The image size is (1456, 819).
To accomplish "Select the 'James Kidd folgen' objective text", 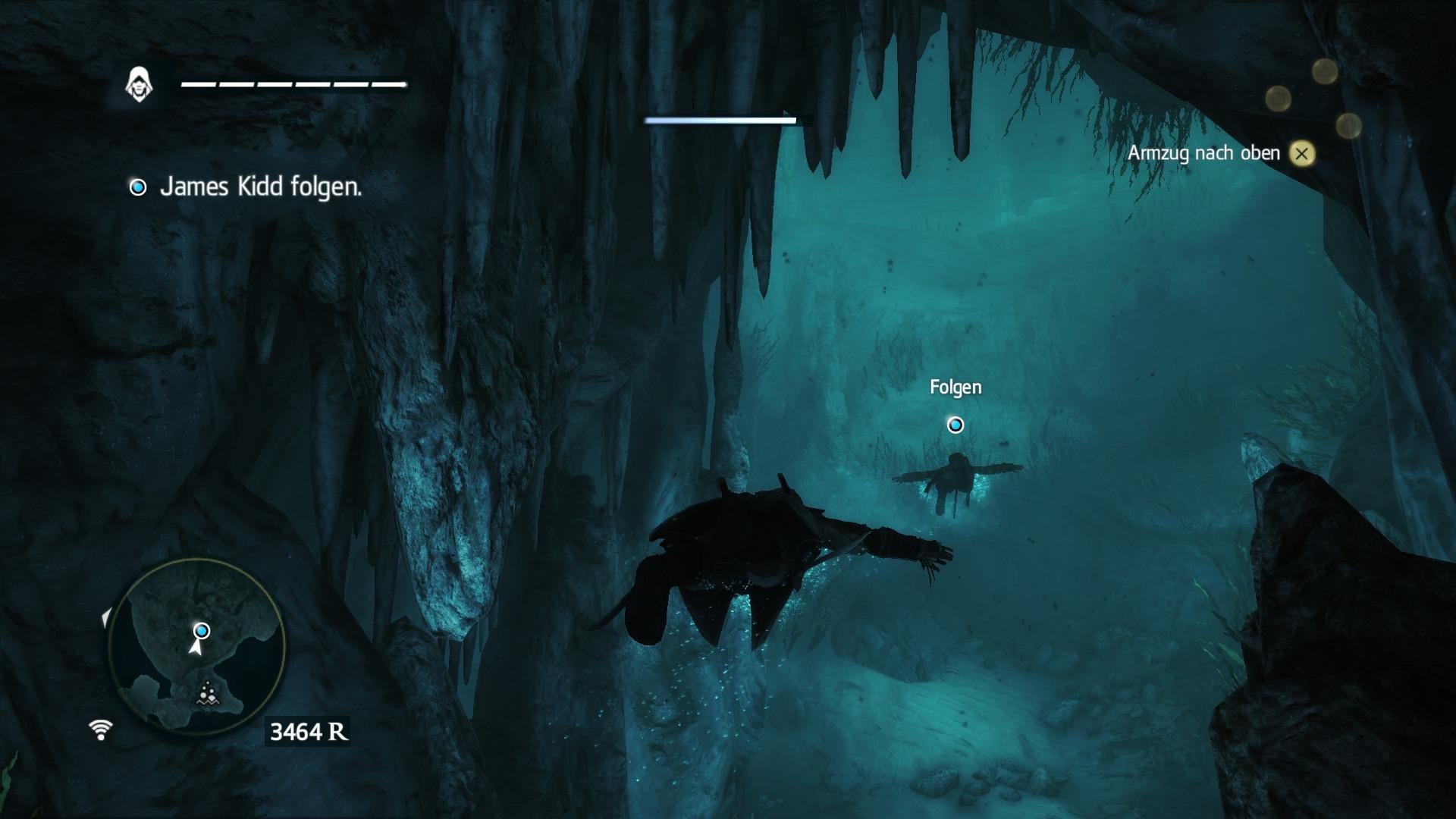I will pyautogui.click(x=261, y=188).
